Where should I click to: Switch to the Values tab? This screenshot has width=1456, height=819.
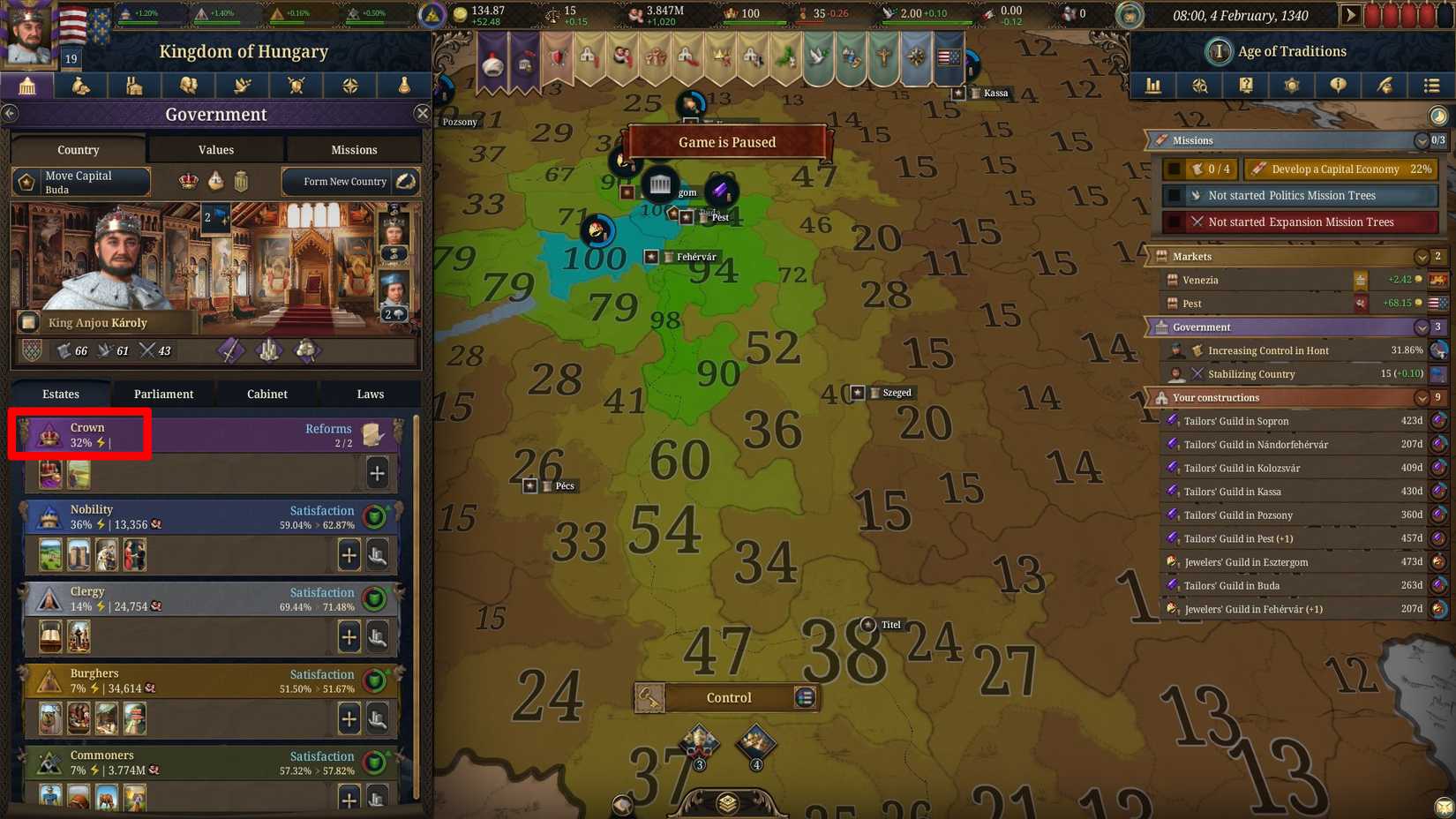tap(214, 149)
